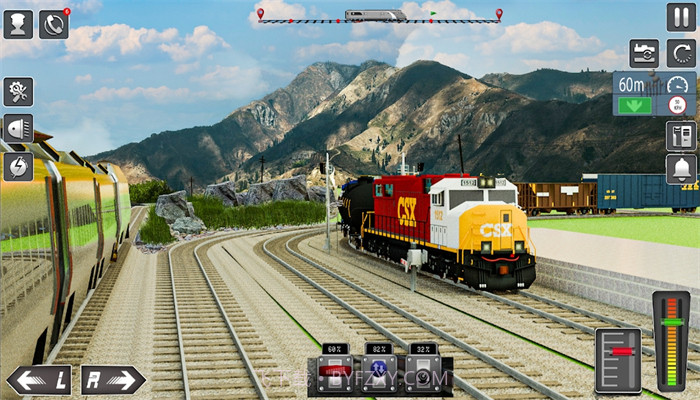Open the wrench and gear settings
The width and height of the screenshot is (700, 400).
(18, 92)
